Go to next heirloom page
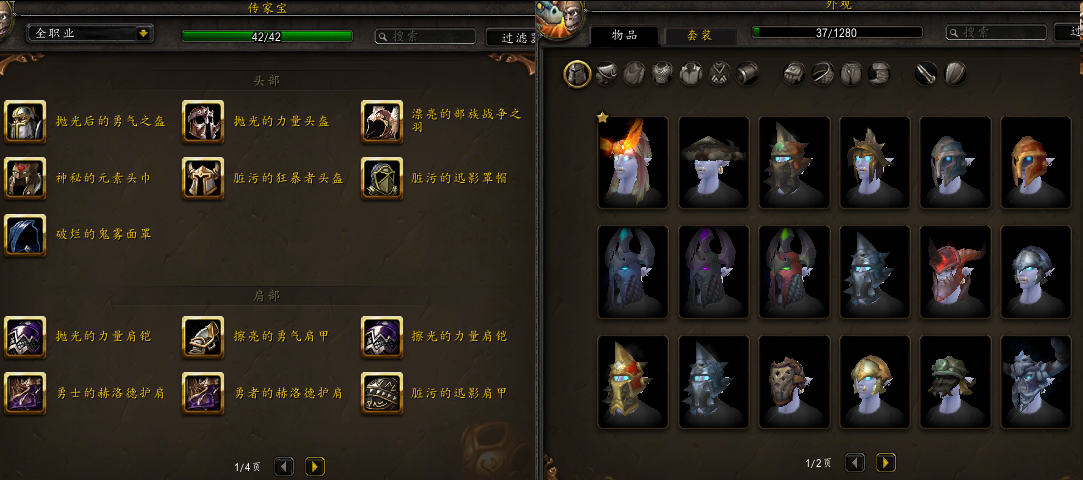 tap(314, 466)
